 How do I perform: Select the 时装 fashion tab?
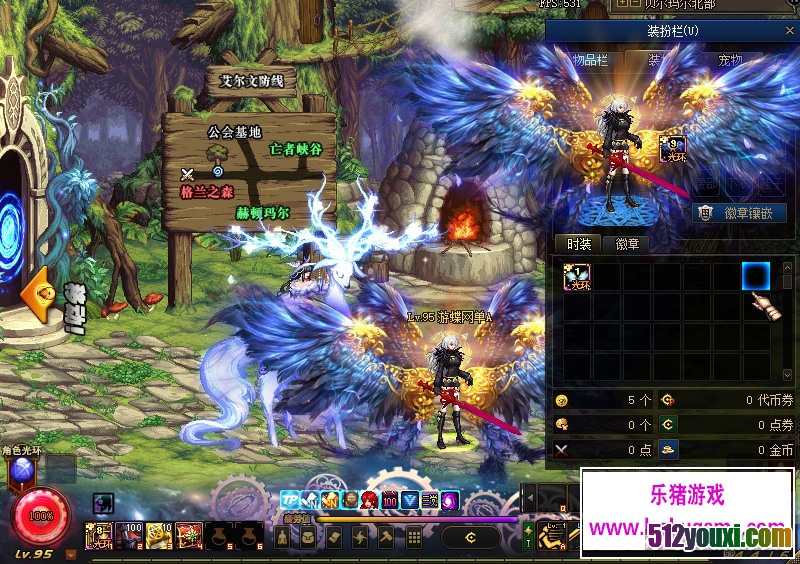tap(578, 243)
